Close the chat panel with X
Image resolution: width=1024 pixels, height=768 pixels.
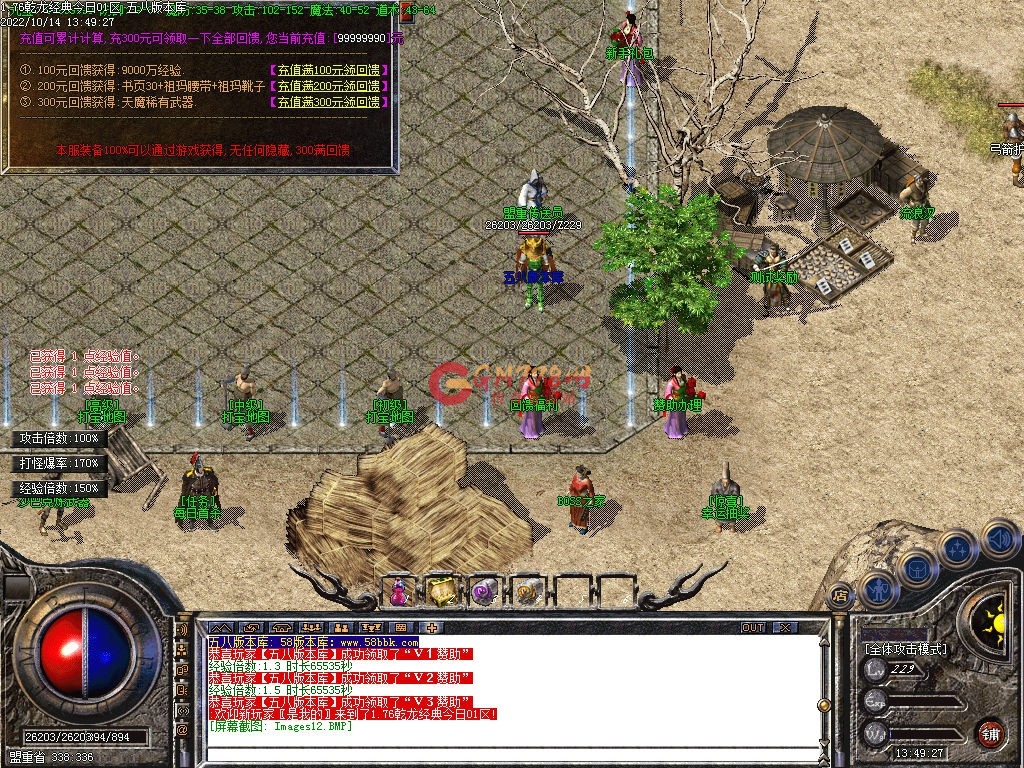click(x=785, y=628)
